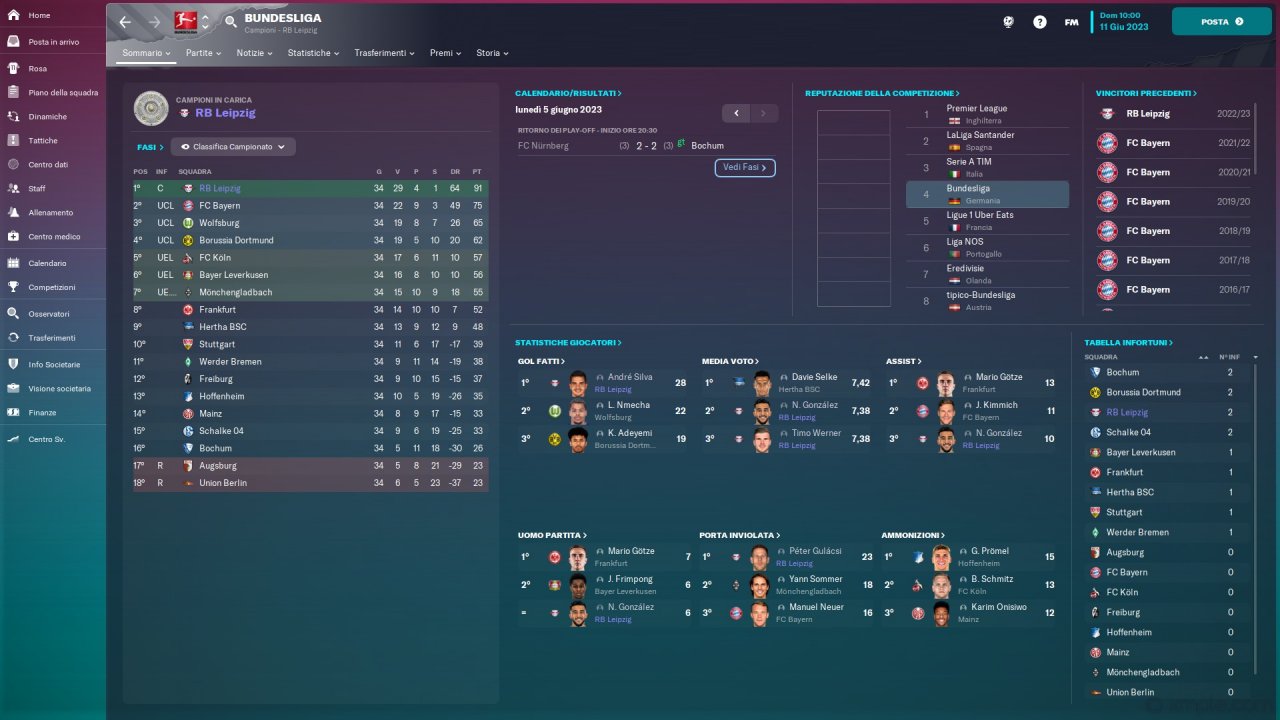The image size is (1280, 720).
Task: Go to Posta in arrivo inbox
Action: 53,42
